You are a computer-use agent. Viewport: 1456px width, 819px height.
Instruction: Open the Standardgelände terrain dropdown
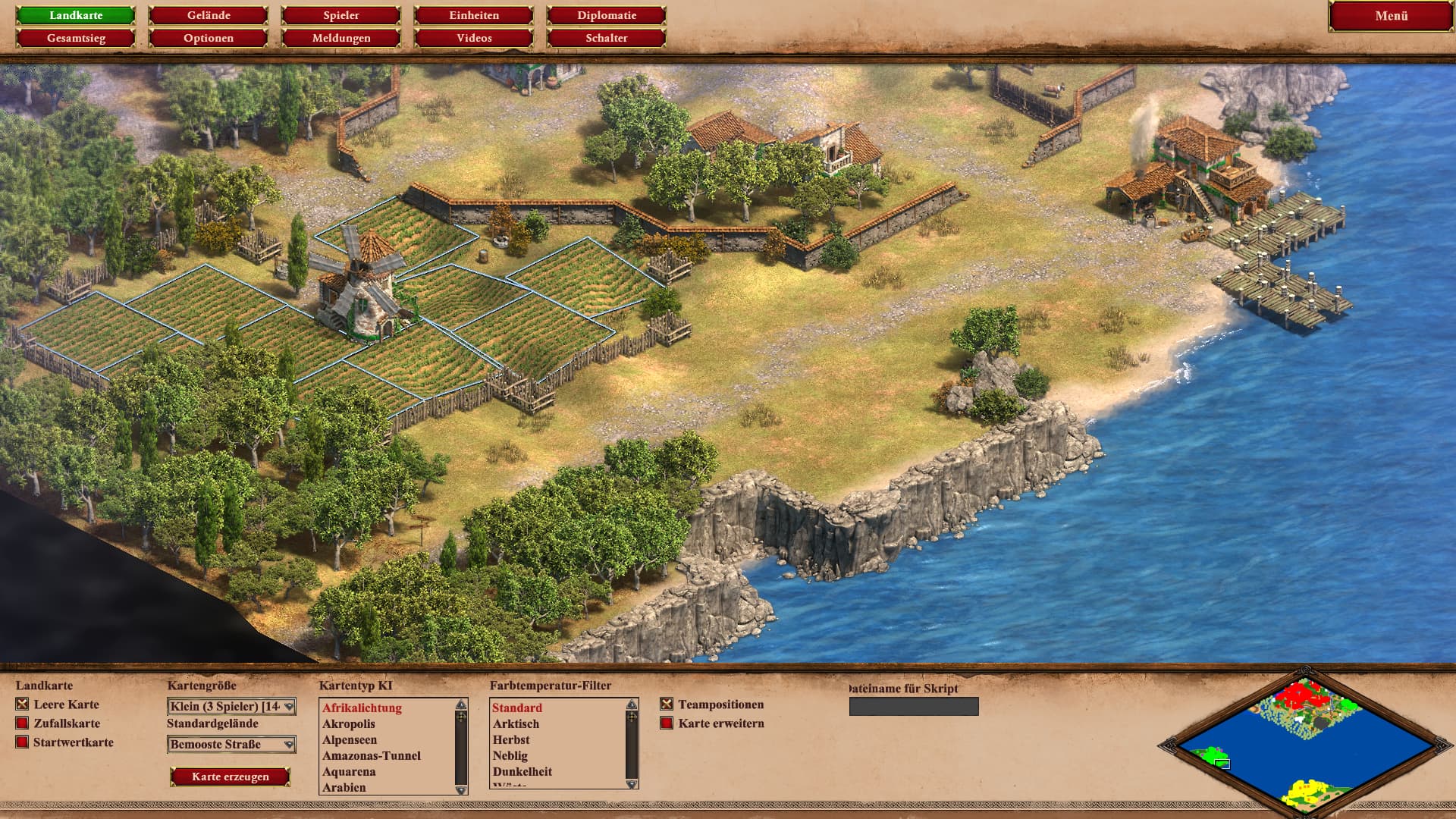click(x=231, y=745)
